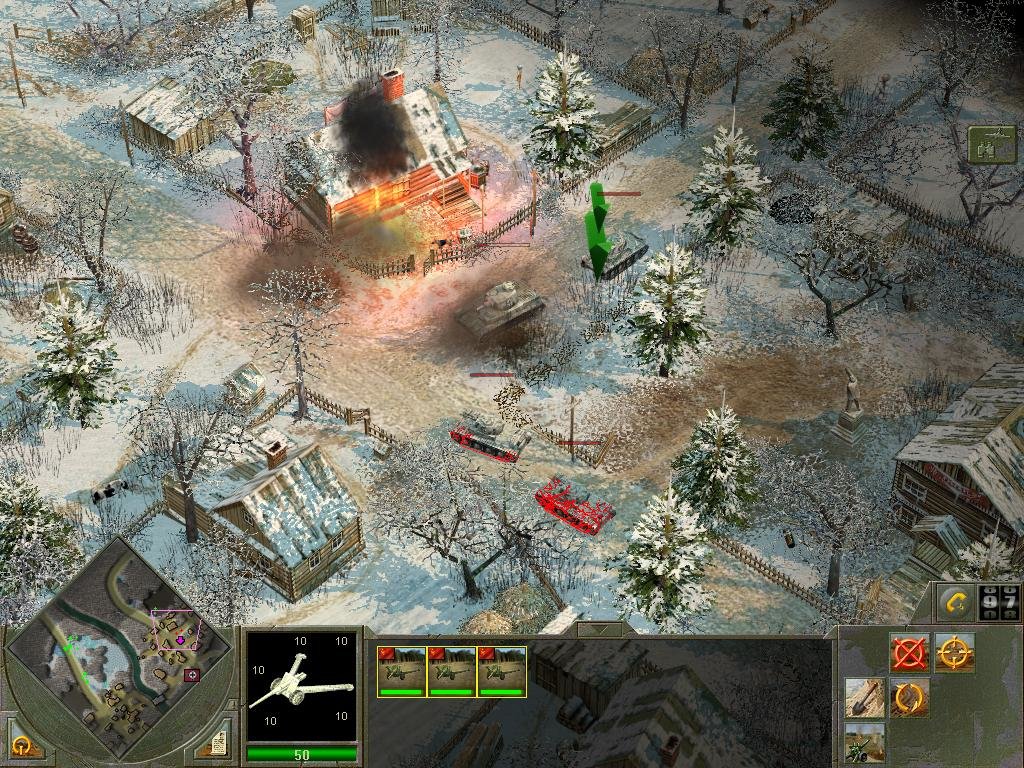Collapse the unit panel with the arrow tab
This screenshot has height=768, width=1024.
coord(598,630)
